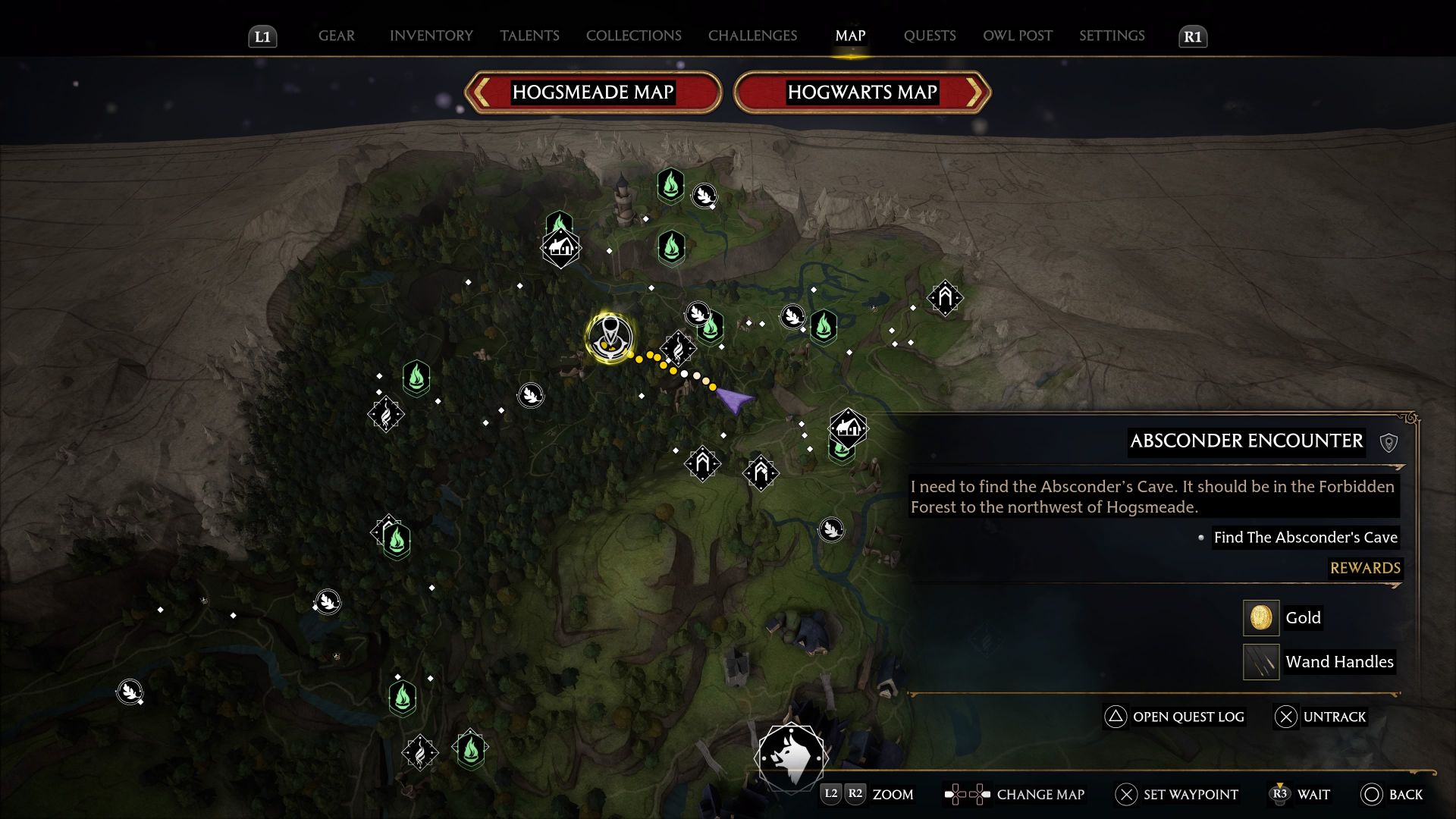Select the boar compass emblem at bottom center
The height and width of the screenshot is (819, 1456).
791,758
